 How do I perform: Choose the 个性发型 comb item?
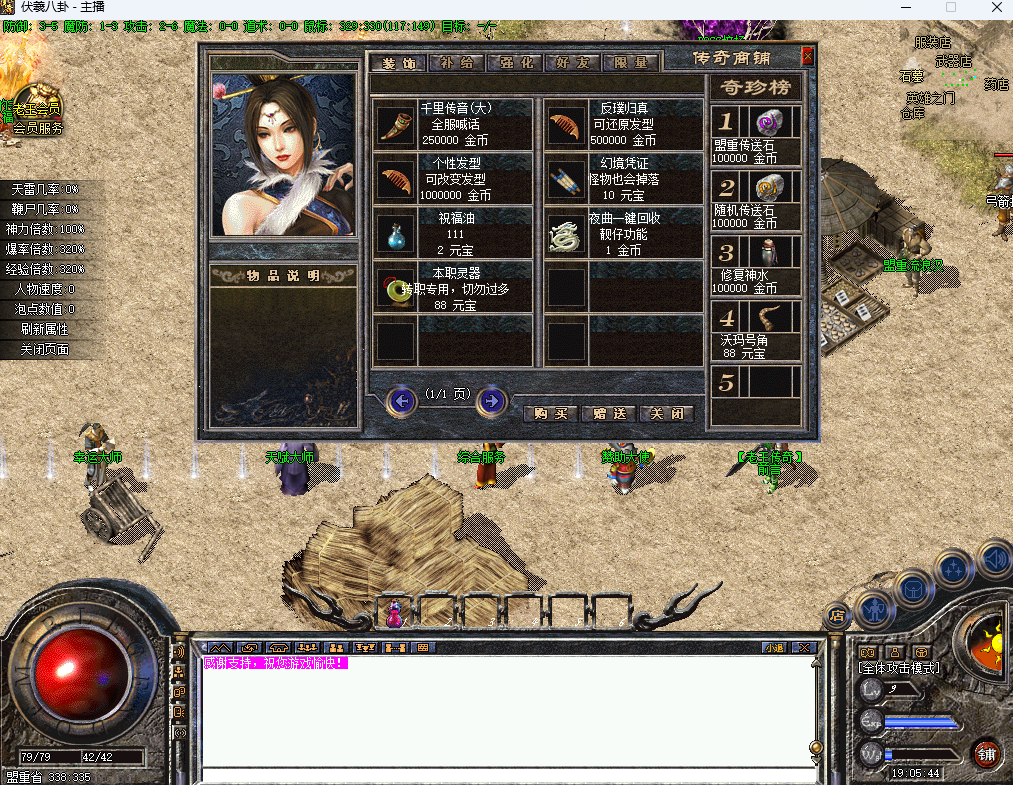397,180
